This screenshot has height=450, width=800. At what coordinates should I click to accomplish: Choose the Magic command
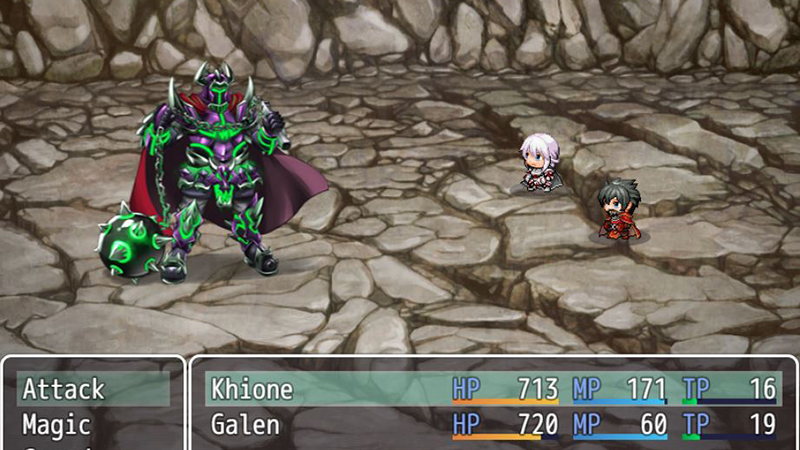click(92, 425)
